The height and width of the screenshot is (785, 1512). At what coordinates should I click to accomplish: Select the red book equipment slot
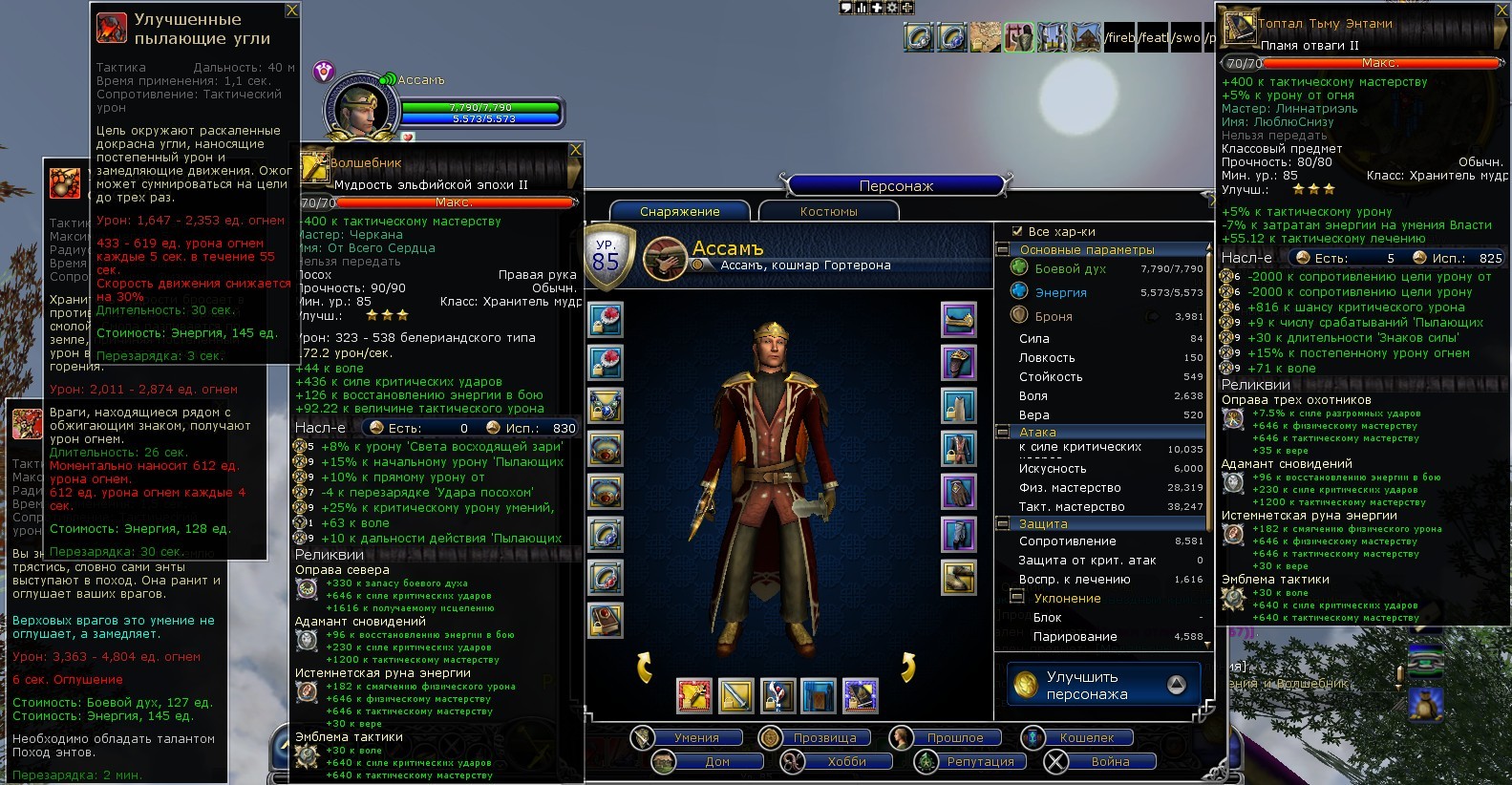click(606, 621)
